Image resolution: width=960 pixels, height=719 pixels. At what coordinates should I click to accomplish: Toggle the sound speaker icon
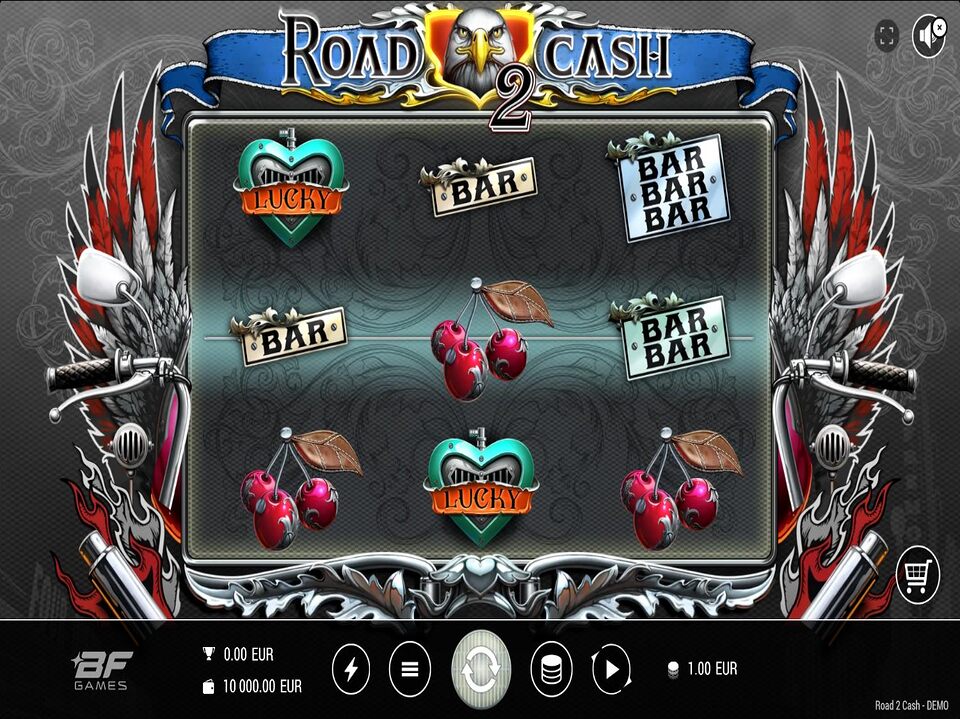[x=929, y=37]
